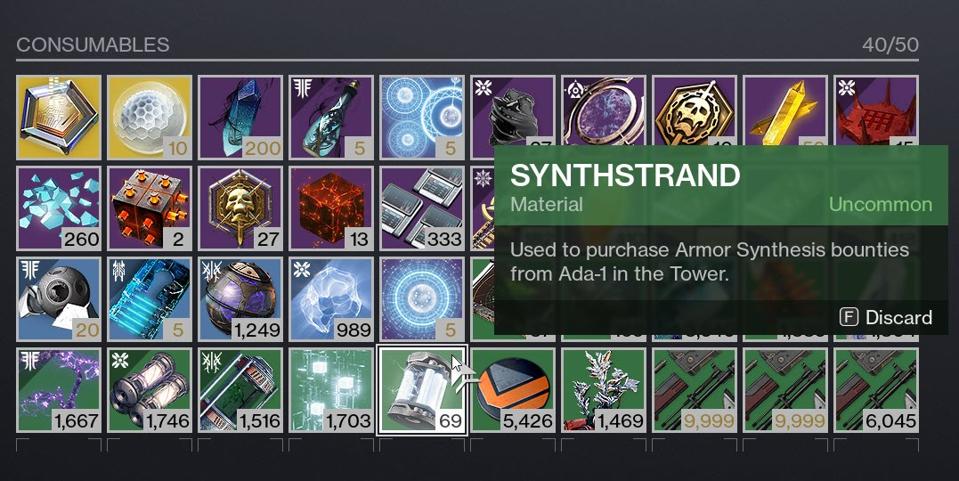Select the bottle item with count 5

tap(331, 117)
